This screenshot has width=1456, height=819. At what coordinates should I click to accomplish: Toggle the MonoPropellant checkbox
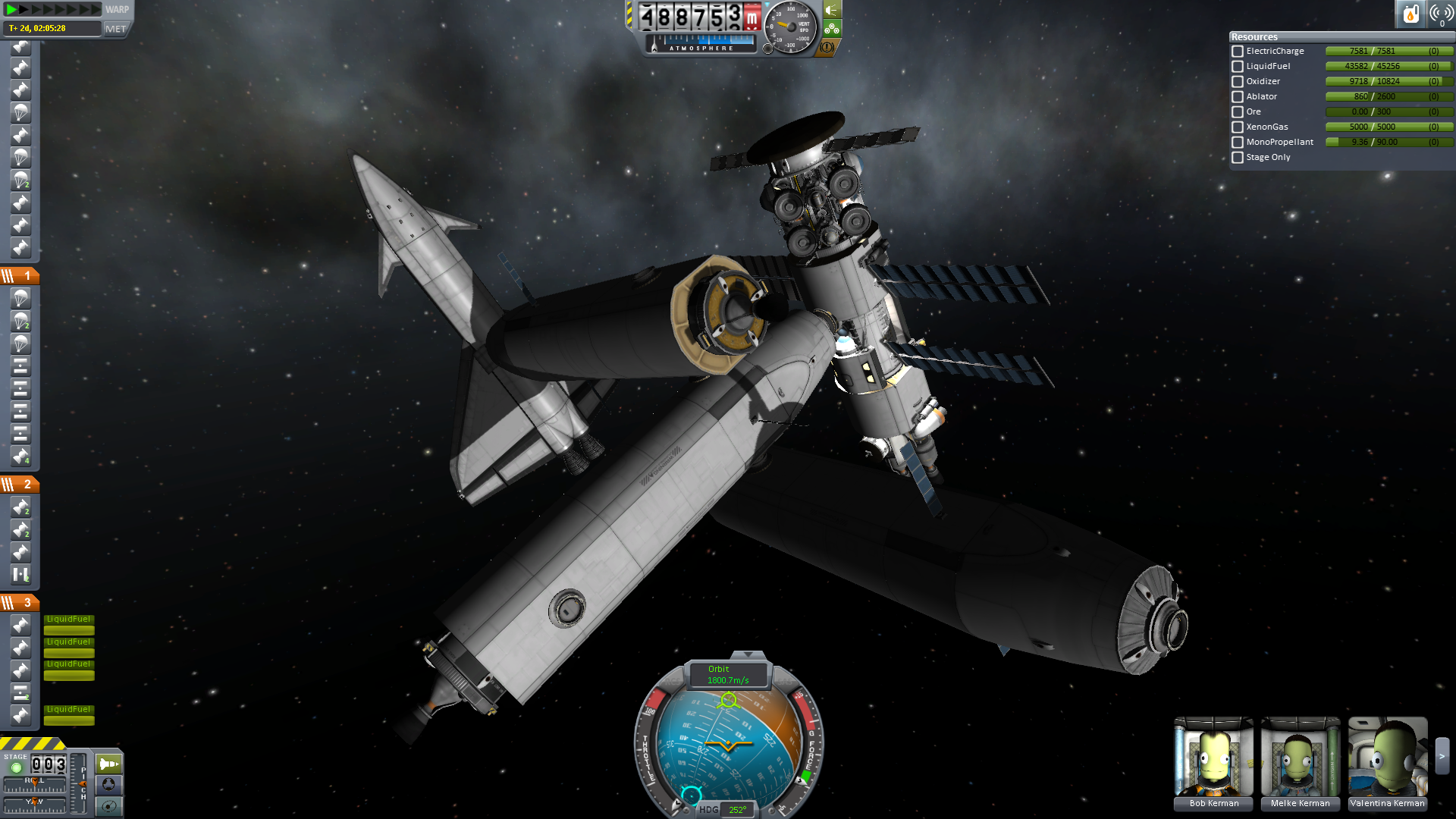coord(1238,143)
